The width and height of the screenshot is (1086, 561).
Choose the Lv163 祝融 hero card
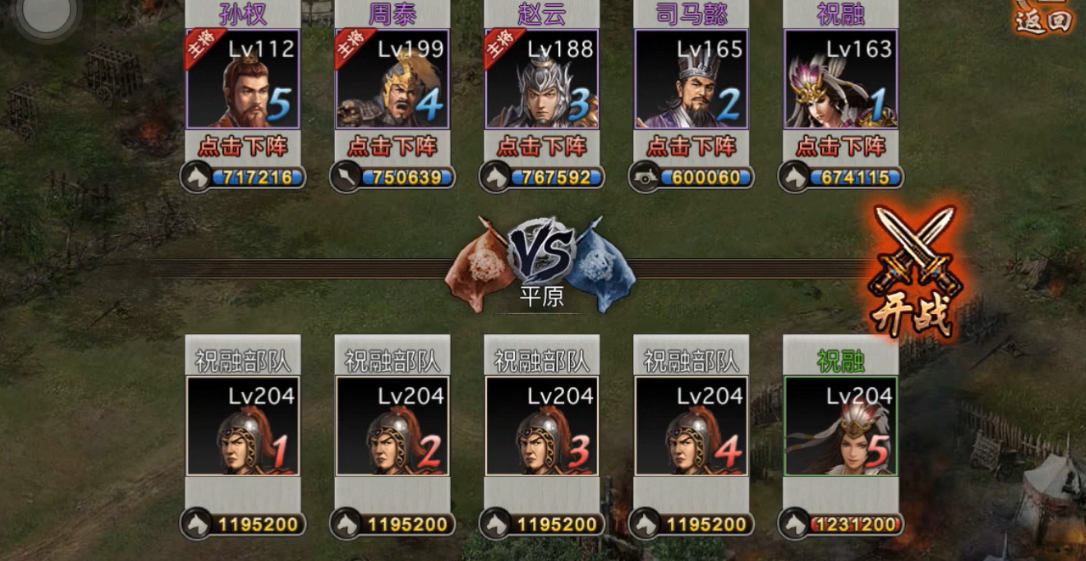point(841,79)
